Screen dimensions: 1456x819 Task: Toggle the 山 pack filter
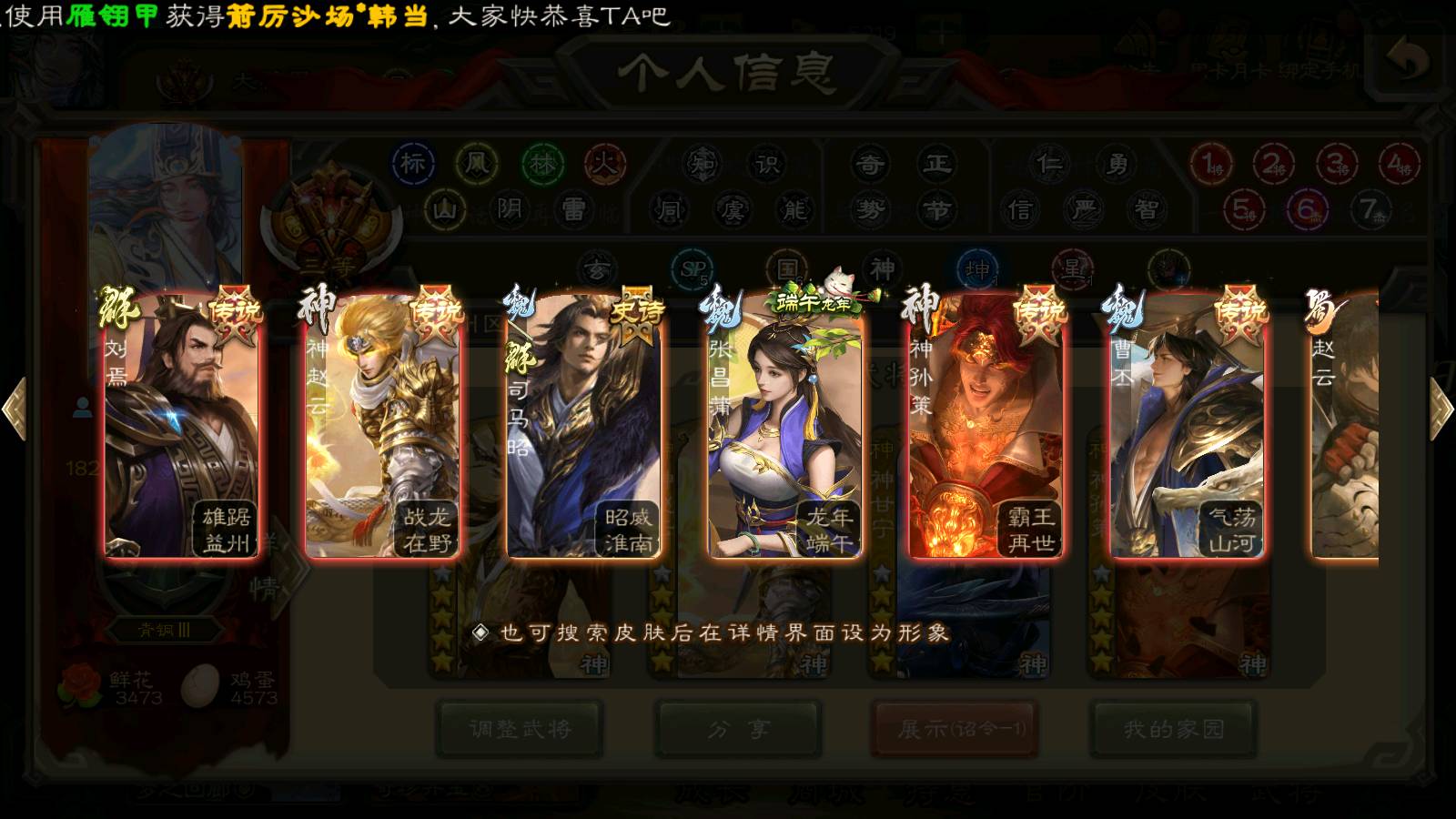point(444,210)
